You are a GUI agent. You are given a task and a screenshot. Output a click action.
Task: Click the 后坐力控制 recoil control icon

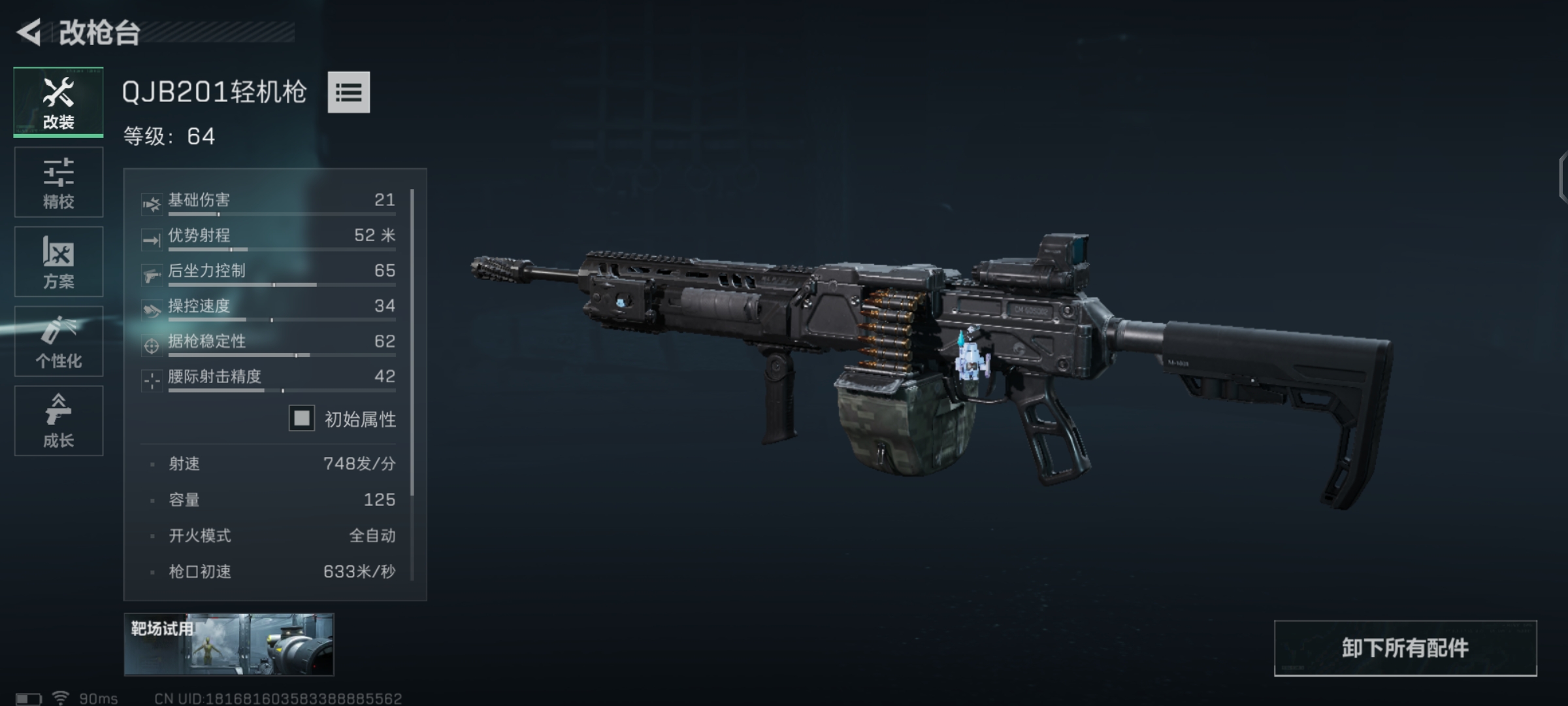pyautogui.click(x=152, y=273)
